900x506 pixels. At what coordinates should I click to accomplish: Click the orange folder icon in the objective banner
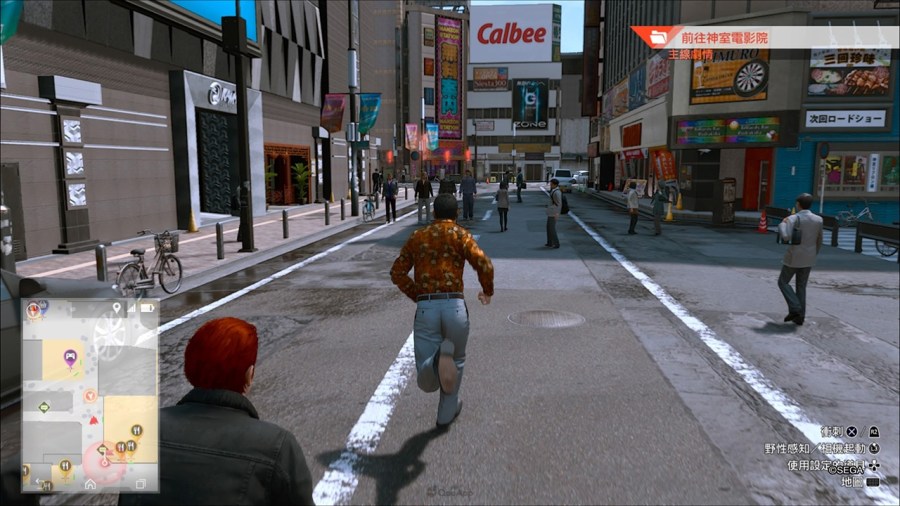pos(659,38)
